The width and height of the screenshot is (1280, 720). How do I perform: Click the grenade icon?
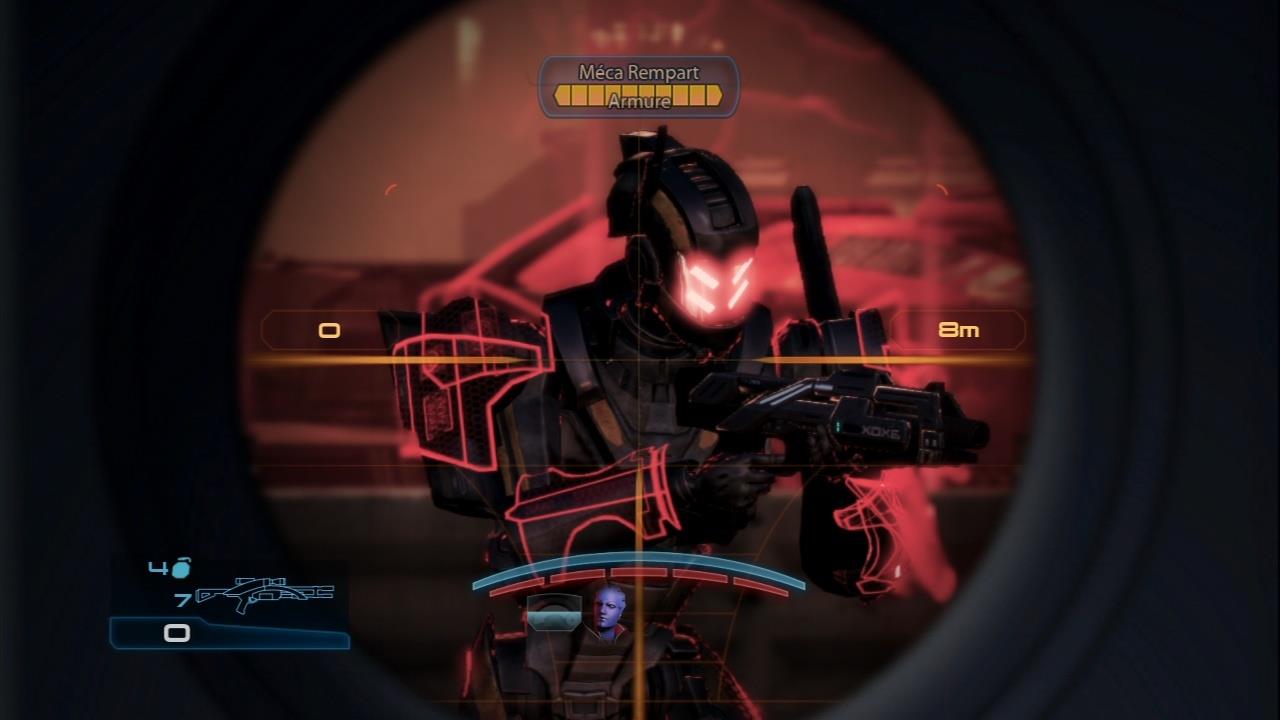pos(181,568)
